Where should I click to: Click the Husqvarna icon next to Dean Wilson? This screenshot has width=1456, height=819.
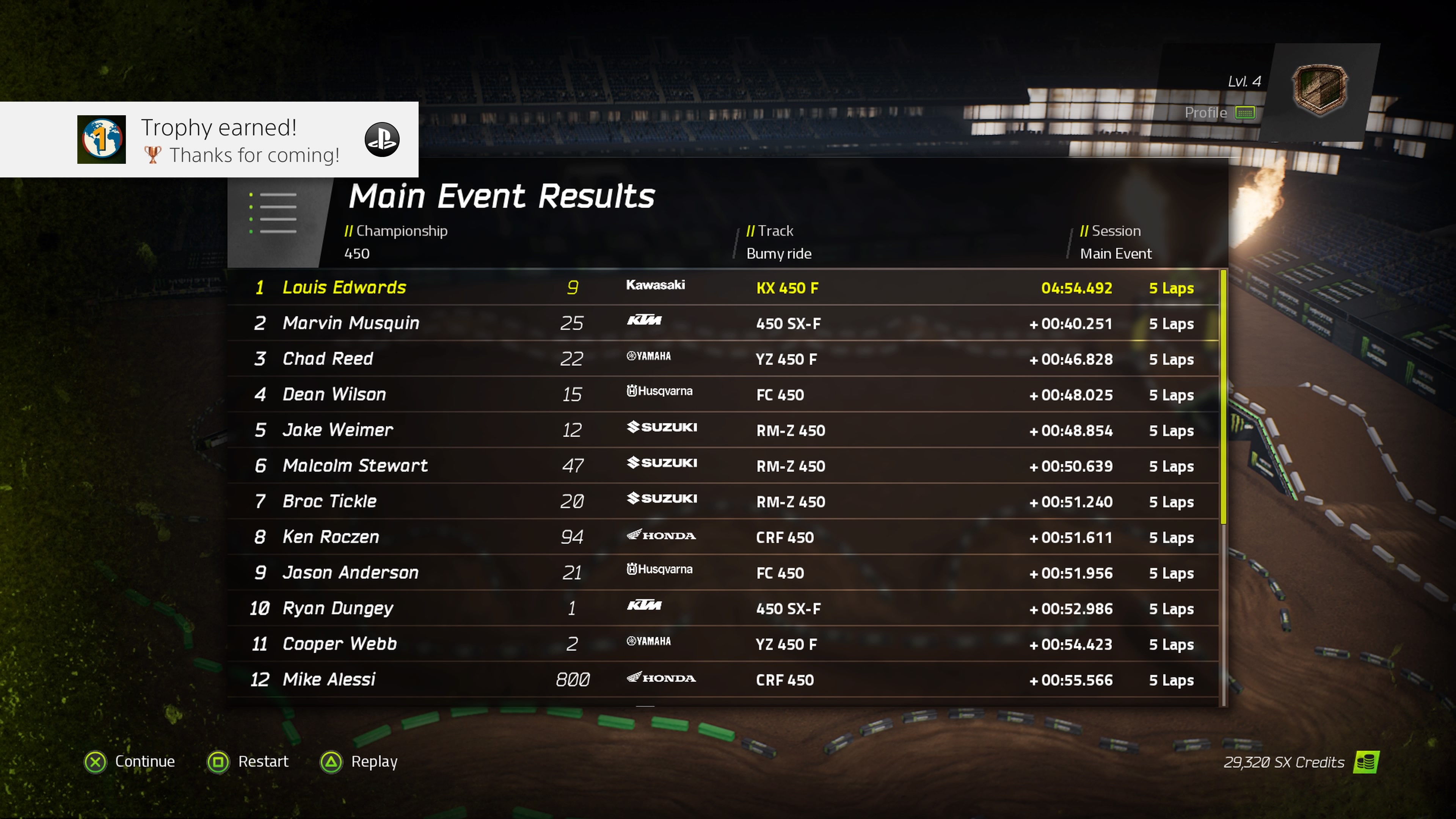point(660,391)
